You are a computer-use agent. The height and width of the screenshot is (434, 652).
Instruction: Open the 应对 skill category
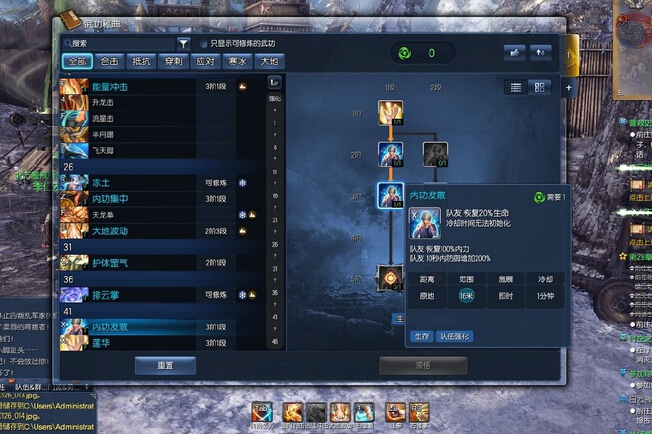[206, 61]
